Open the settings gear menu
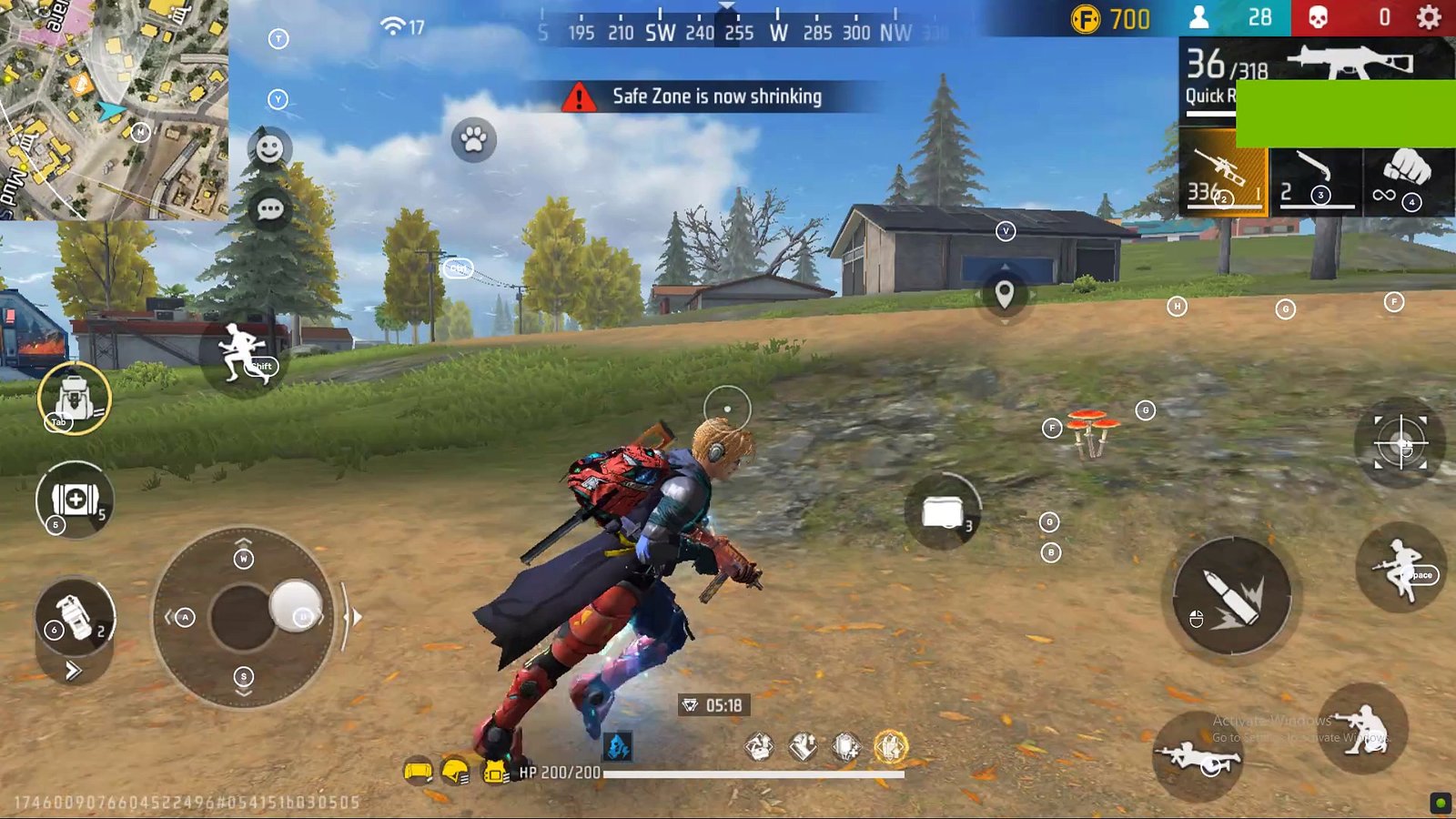The width and height of the screenshot is (1456, 819). pos(1429,17)
